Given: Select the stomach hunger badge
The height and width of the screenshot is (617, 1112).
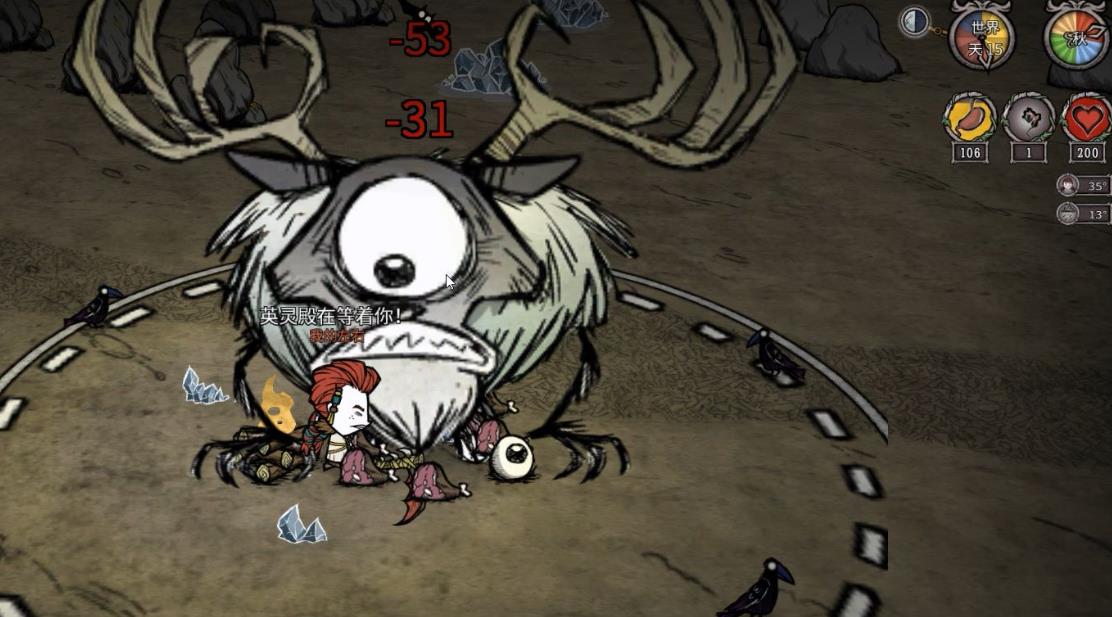Looking at the screenshot, I should click(x=969, y=120).
